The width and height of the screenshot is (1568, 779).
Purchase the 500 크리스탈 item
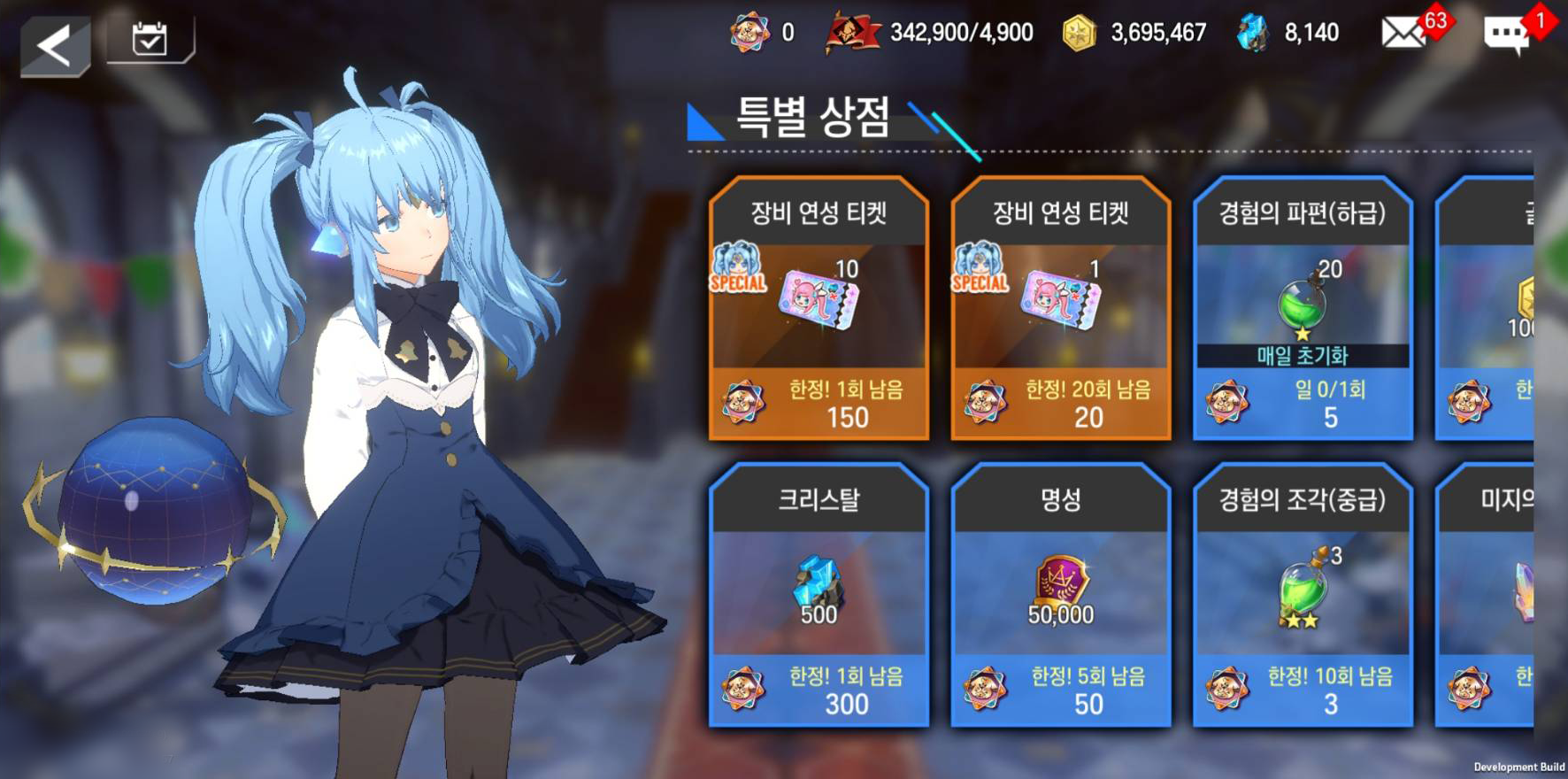(819, 595)
